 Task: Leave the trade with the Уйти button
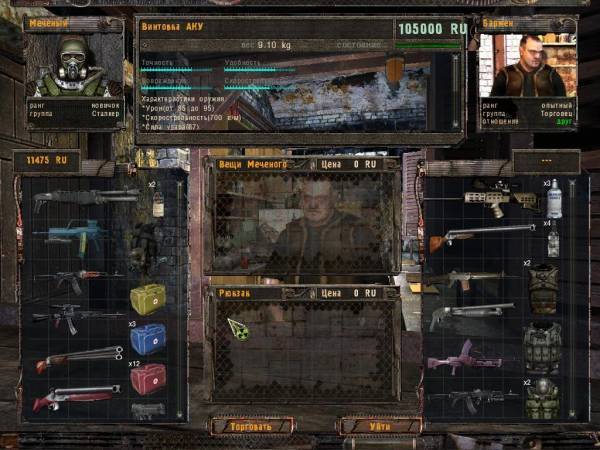click(380, 425)
